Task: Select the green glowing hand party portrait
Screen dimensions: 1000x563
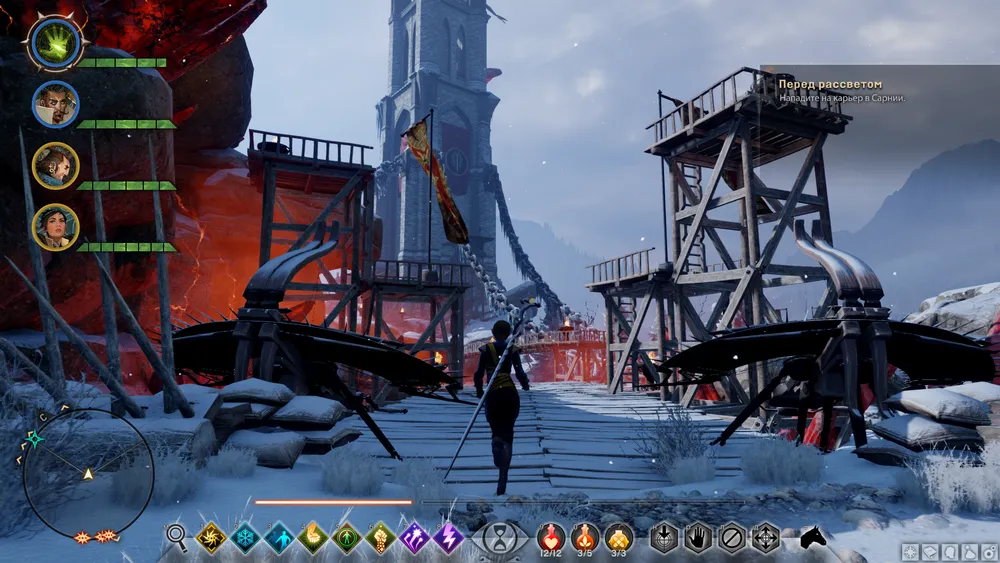Action: point(55,43)
